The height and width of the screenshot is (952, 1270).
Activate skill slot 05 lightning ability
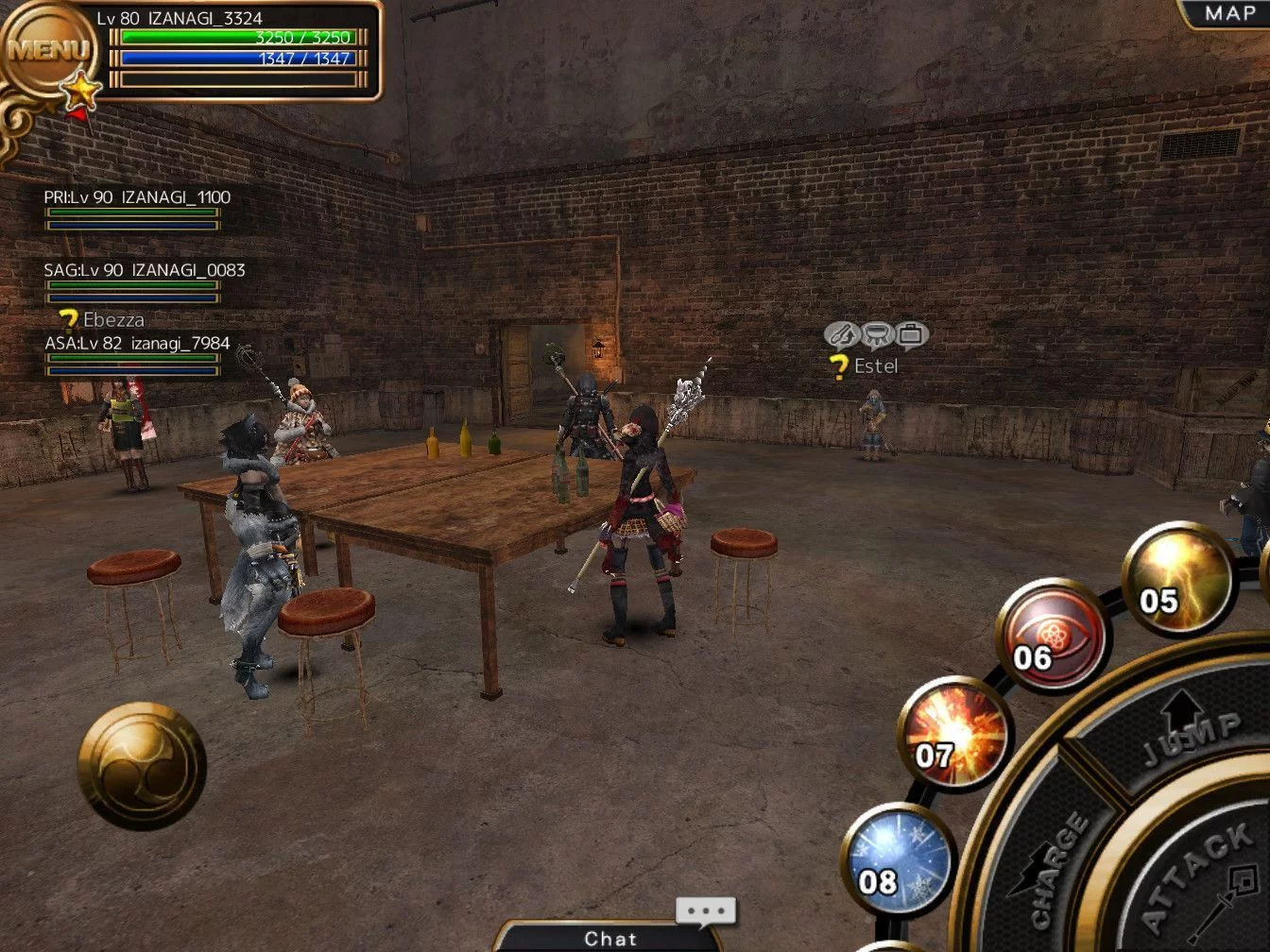coord(1178,576)
